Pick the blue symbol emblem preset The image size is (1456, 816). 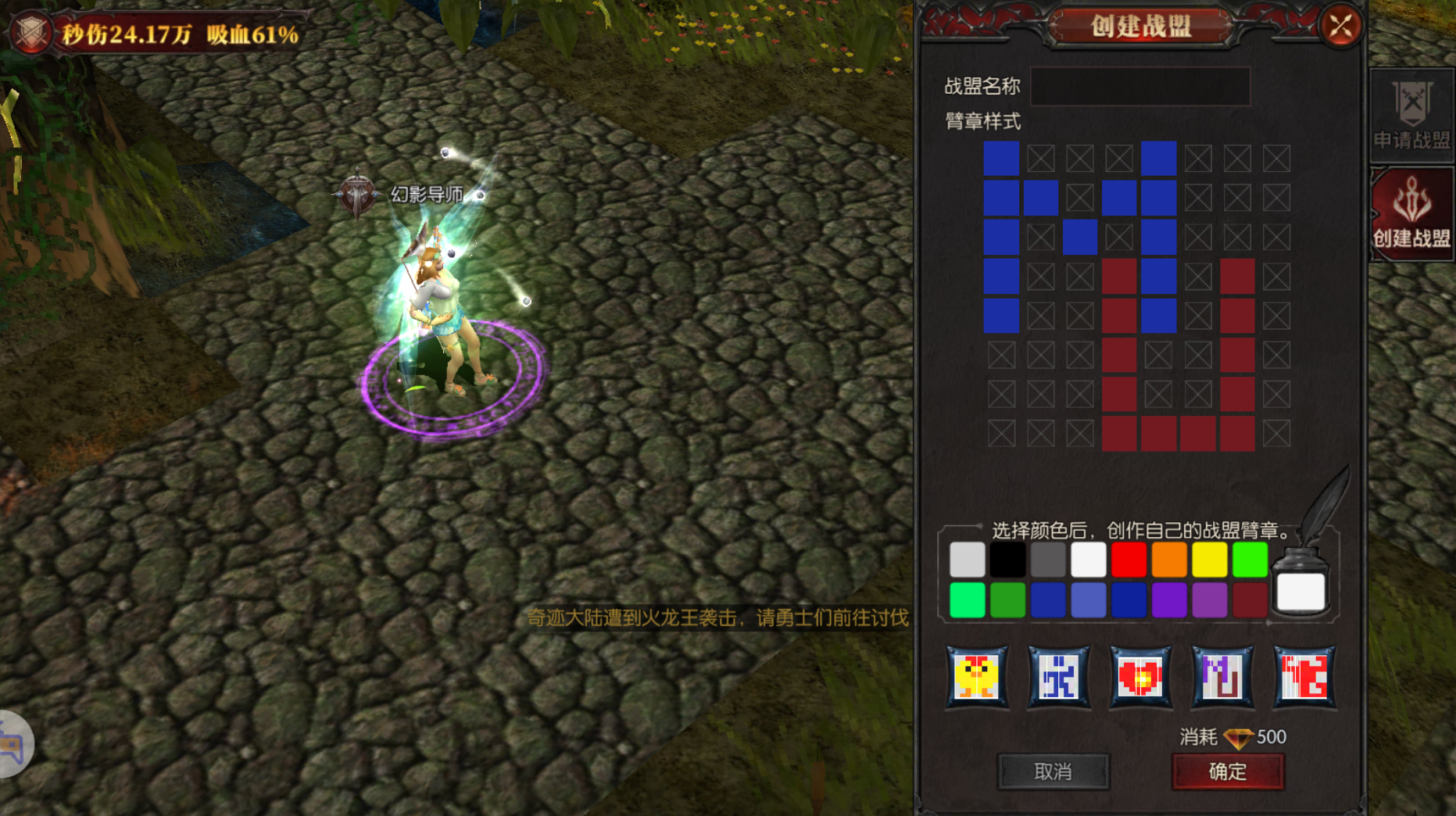coord(1059,676)
